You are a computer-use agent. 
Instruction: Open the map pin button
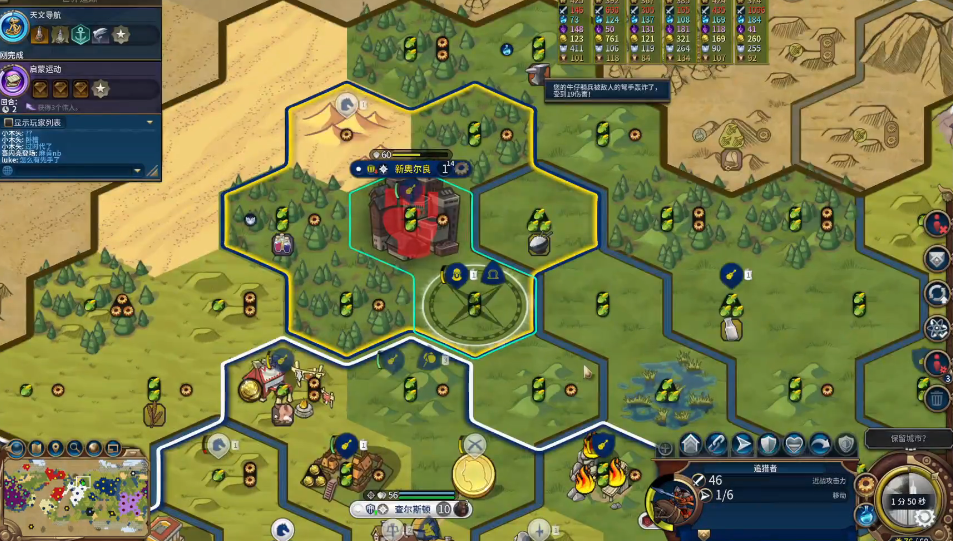[x=56, y=447]
